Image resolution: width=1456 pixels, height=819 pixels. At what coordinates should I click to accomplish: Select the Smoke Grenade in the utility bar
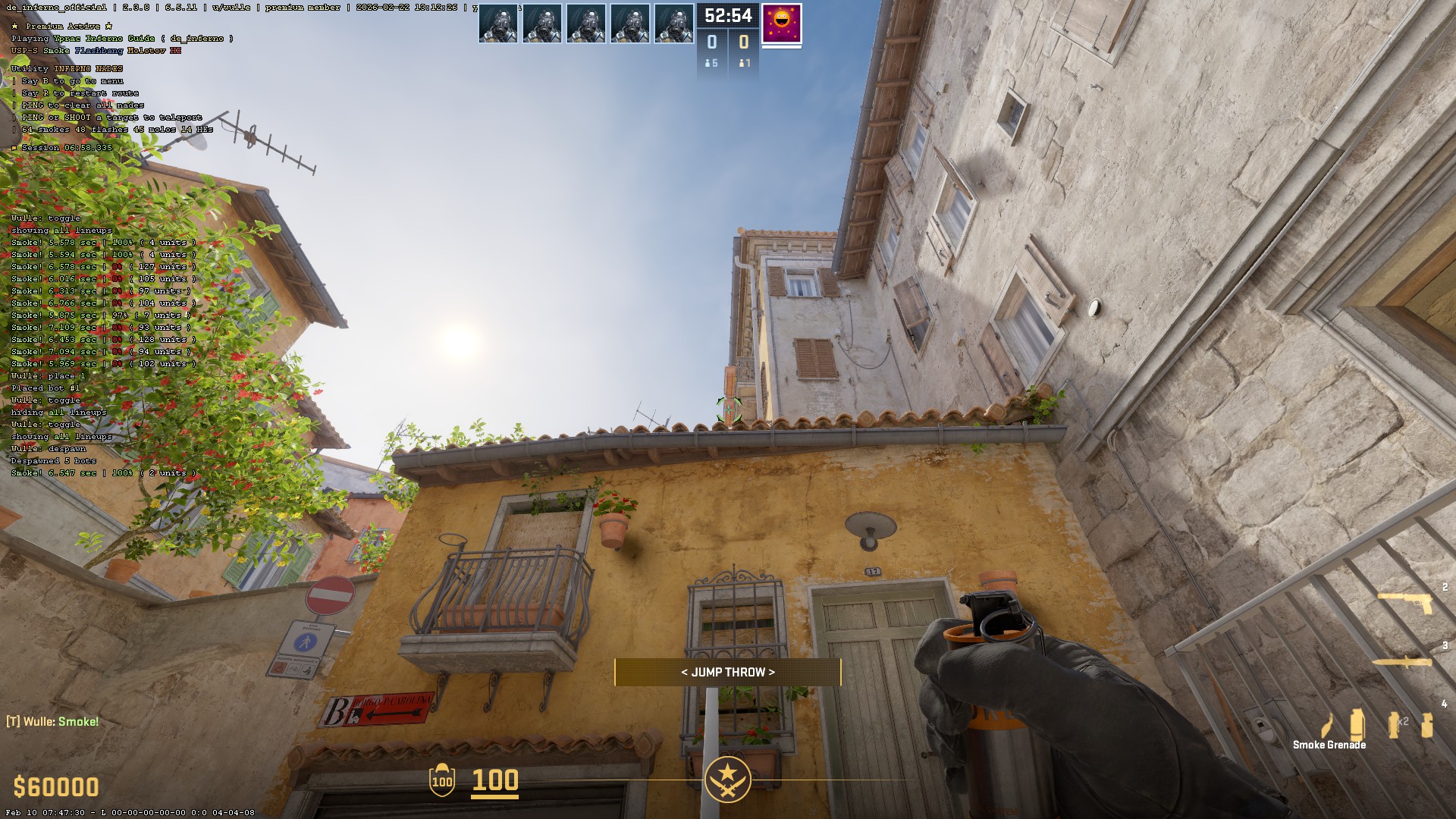pos(1356,724)
